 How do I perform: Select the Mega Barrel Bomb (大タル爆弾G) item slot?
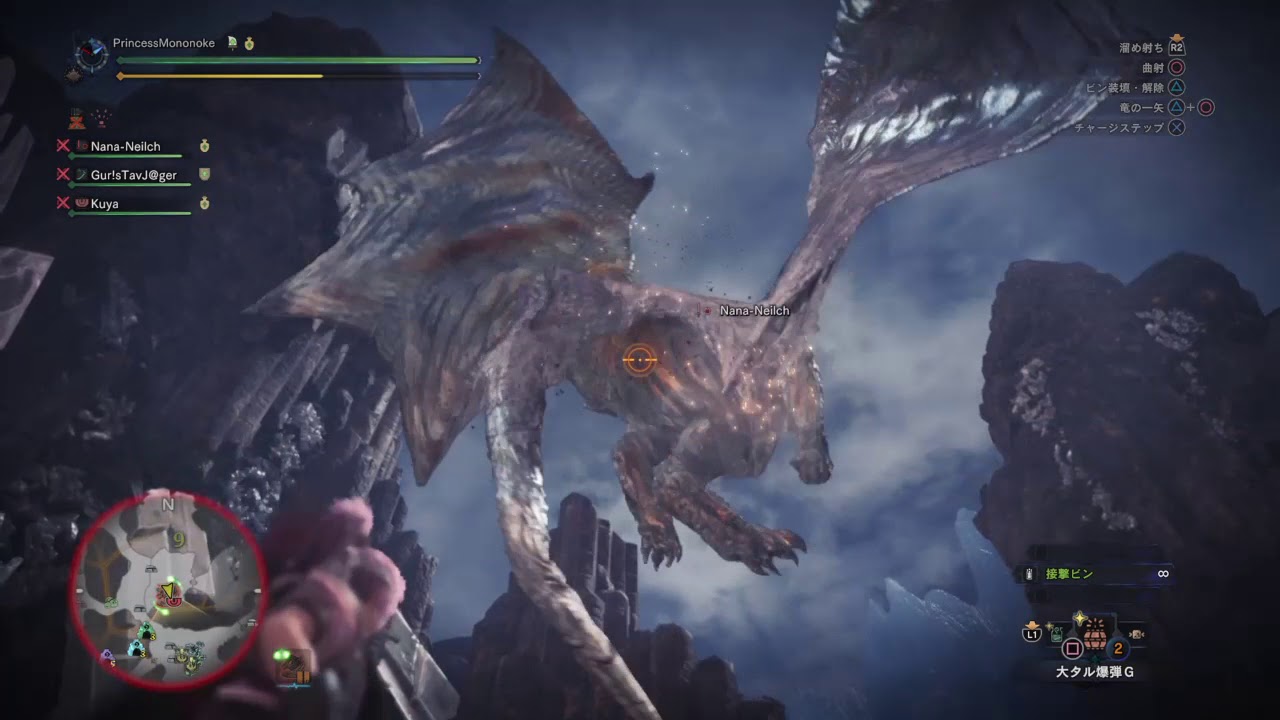click(1095, 636)
